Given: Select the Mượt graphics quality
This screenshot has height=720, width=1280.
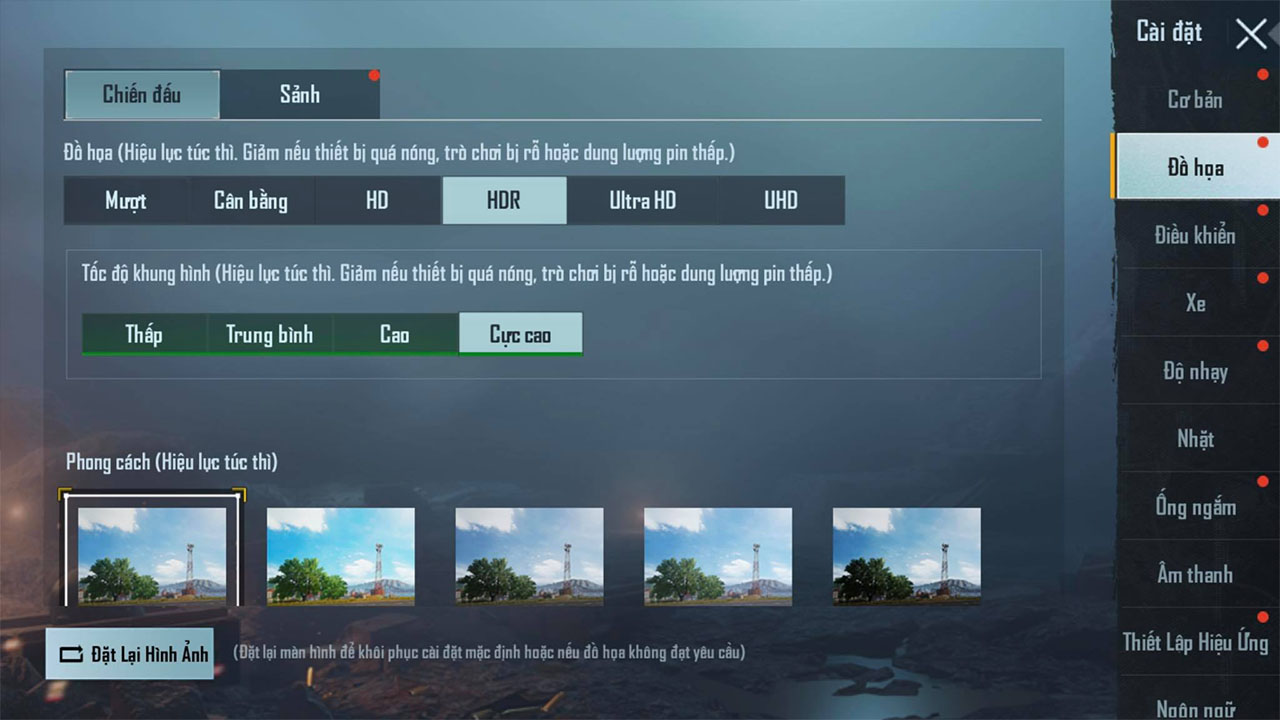Looking at the screenshot, I should pos(125,200).
